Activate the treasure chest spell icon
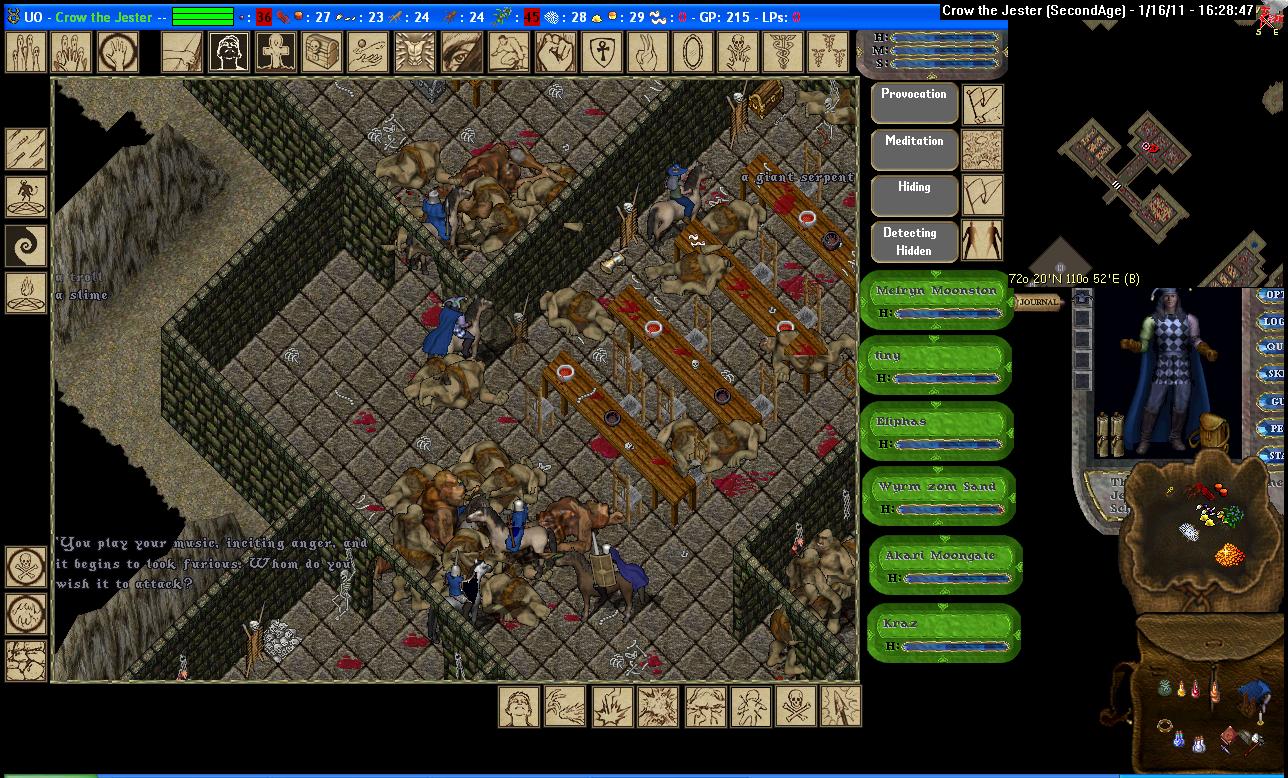Screen dimensions: 1288x778 click(322, 52)
